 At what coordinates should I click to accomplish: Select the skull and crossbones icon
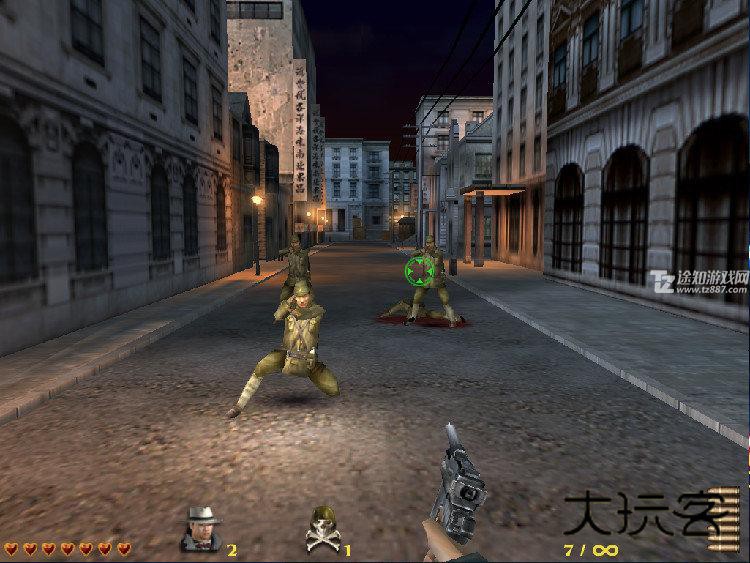(x=322, y=530)
